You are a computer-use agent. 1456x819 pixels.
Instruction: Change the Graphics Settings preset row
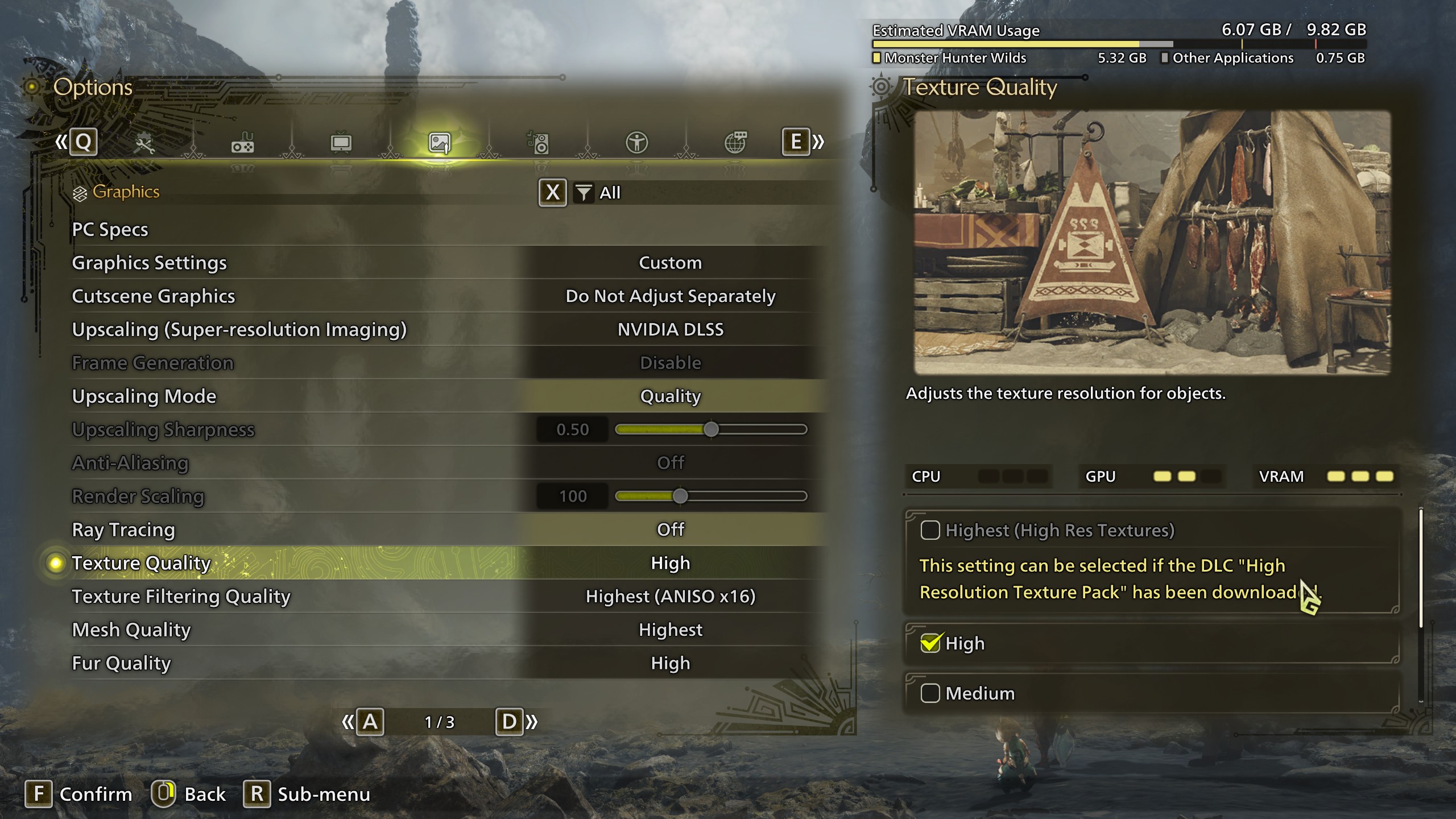point(670,263)
